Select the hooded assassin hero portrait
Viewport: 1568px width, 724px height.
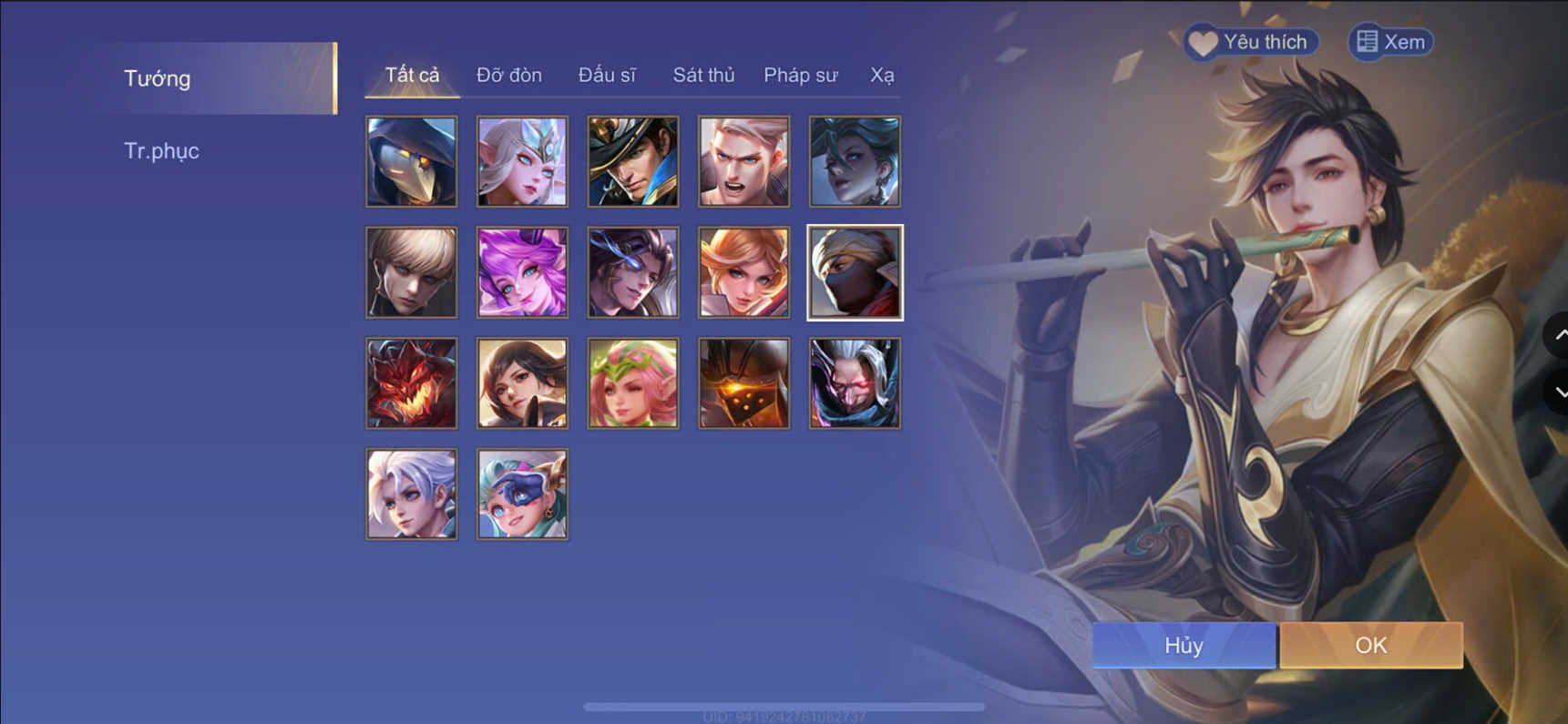[x=412, y=161]
